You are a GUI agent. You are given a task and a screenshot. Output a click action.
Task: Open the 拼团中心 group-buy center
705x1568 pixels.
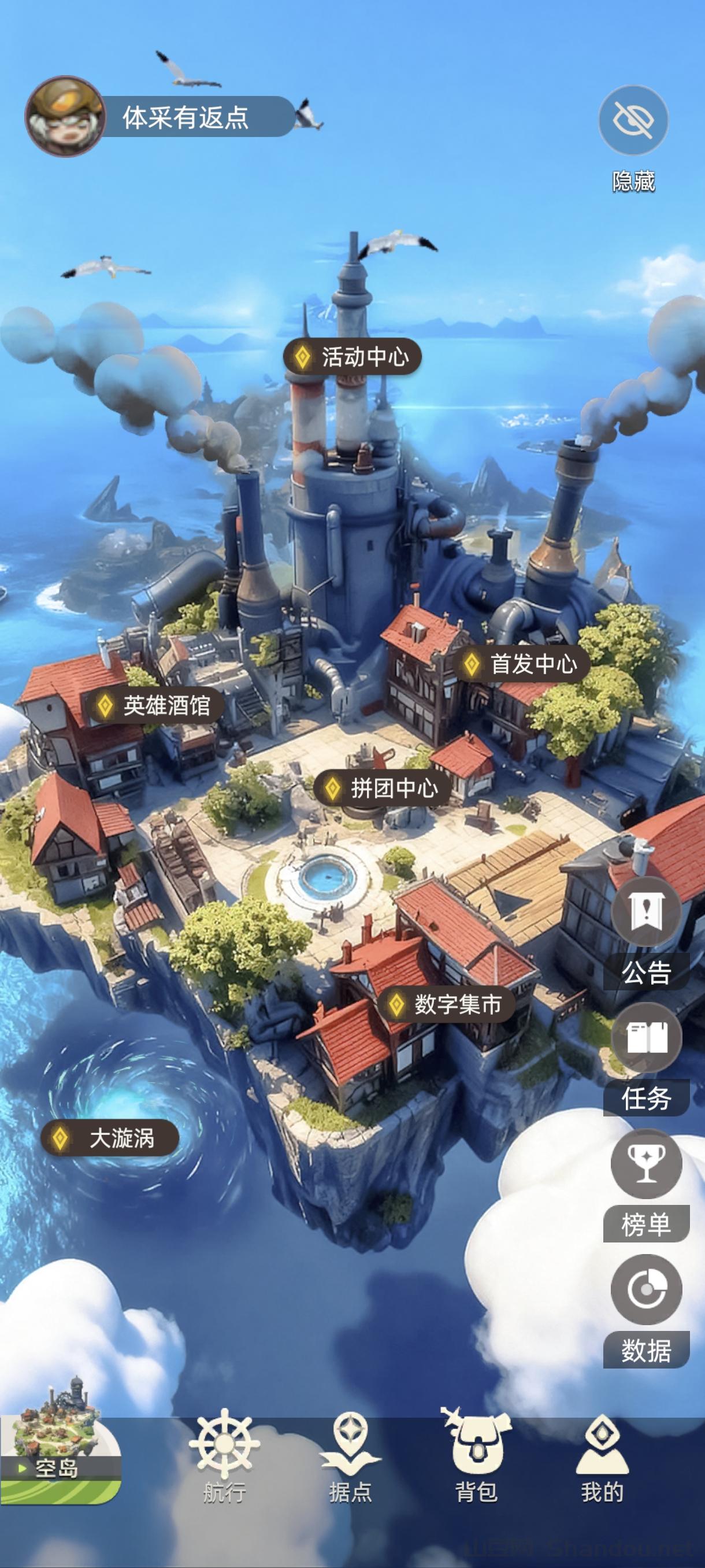[x=382, y=788]
